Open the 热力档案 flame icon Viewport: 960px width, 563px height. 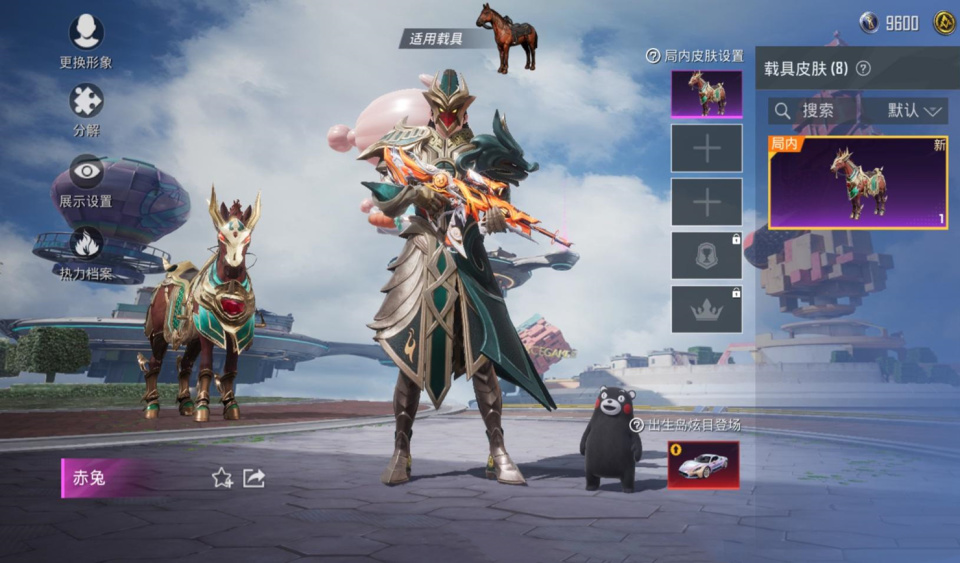tap(86, 244)
